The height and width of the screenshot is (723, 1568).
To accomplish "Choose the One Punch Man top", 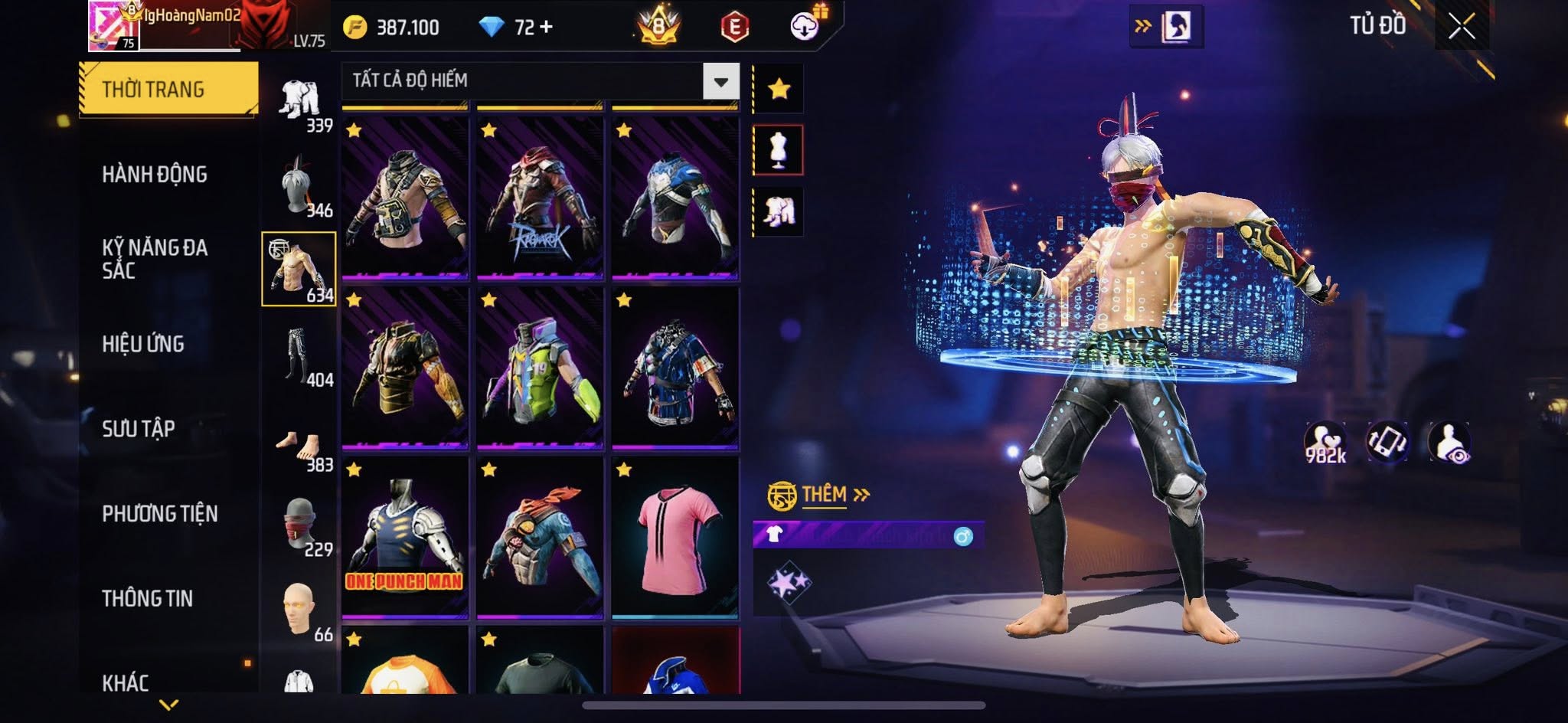I will click(404, 538).
